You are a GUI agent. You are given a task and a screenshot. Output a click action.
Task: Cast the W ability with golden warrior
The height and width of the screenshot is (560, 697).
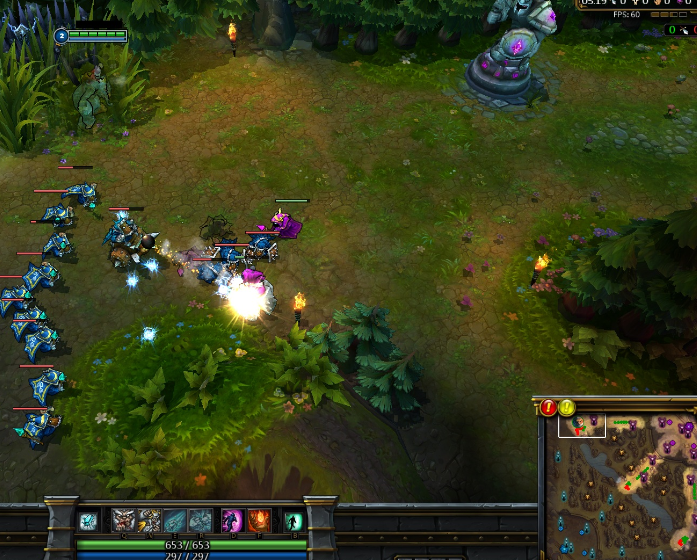[149, 520]
